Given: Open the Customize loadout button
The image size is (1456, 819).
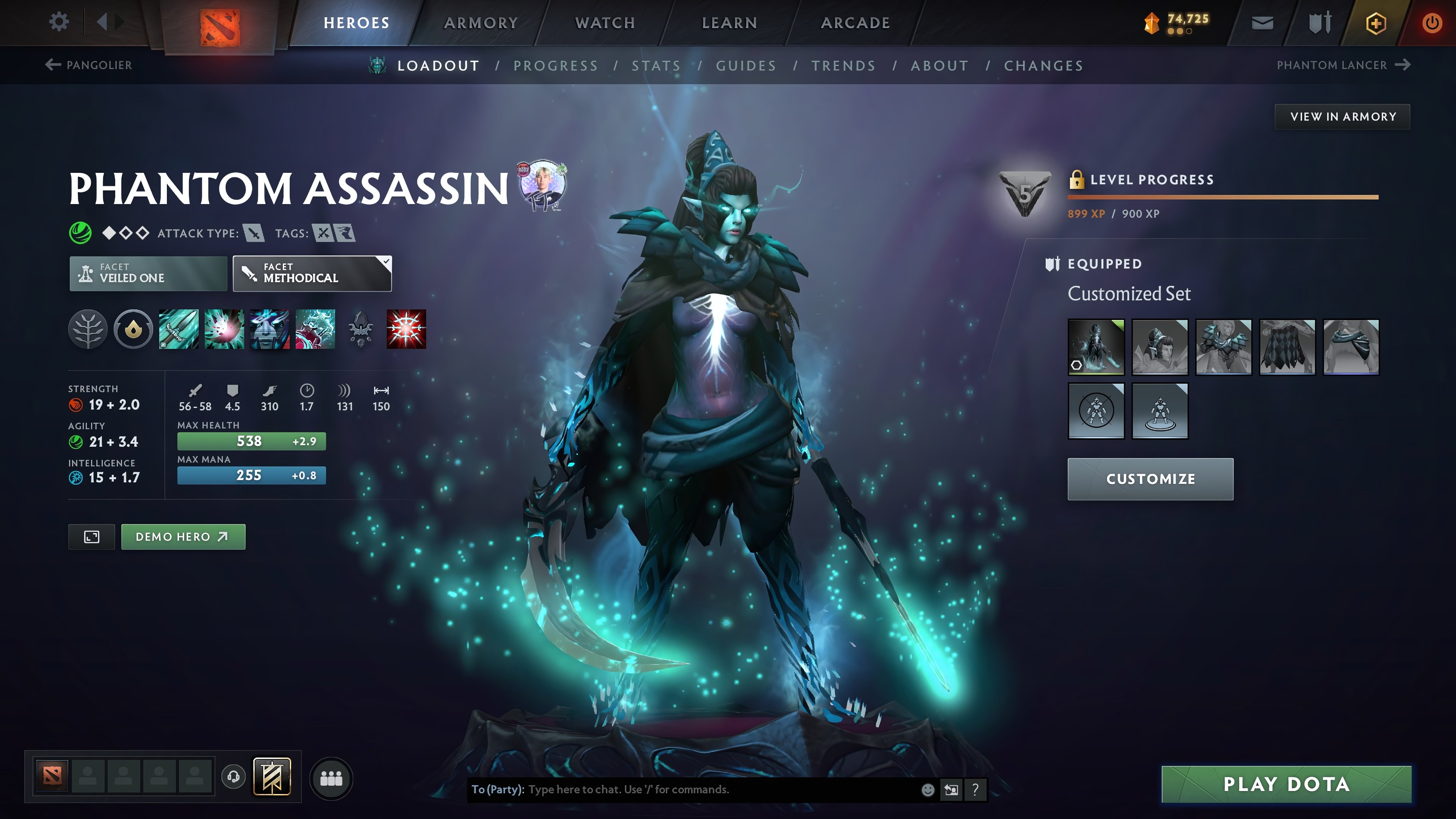Looking at the screenshot, I should pos(1150,479).
